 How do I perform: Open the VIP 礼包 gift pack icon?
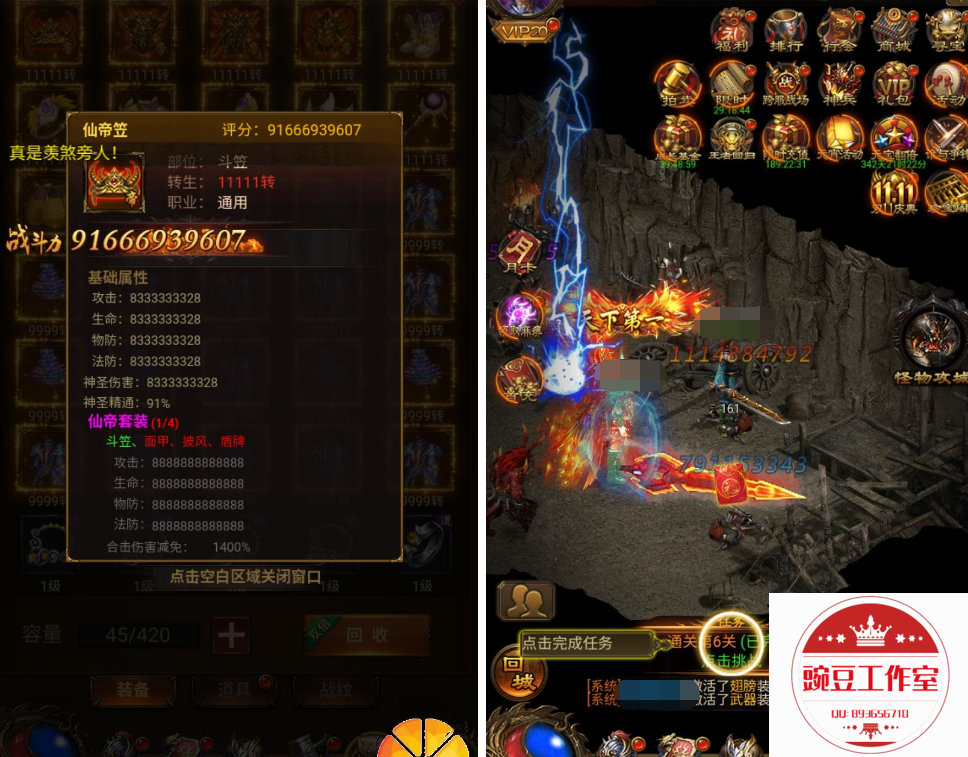(x=892, y=84)
